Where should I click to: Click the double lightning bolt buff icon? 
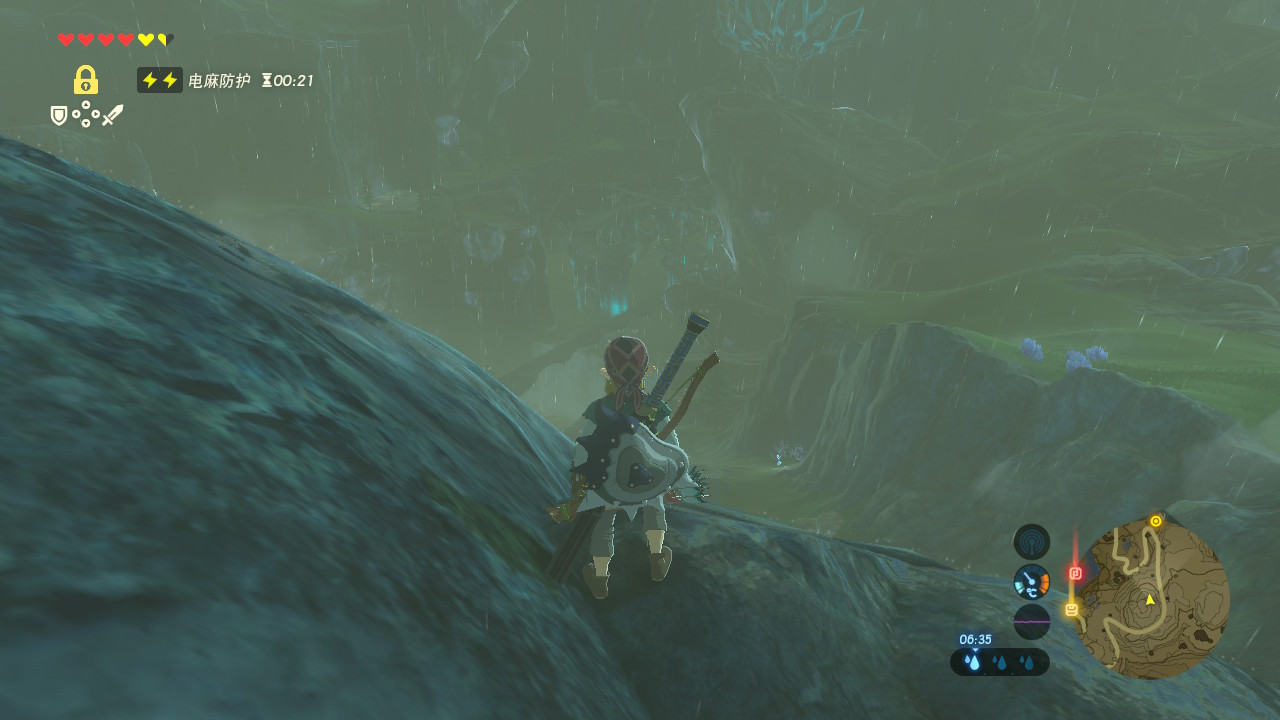click(x=160, y=80)
